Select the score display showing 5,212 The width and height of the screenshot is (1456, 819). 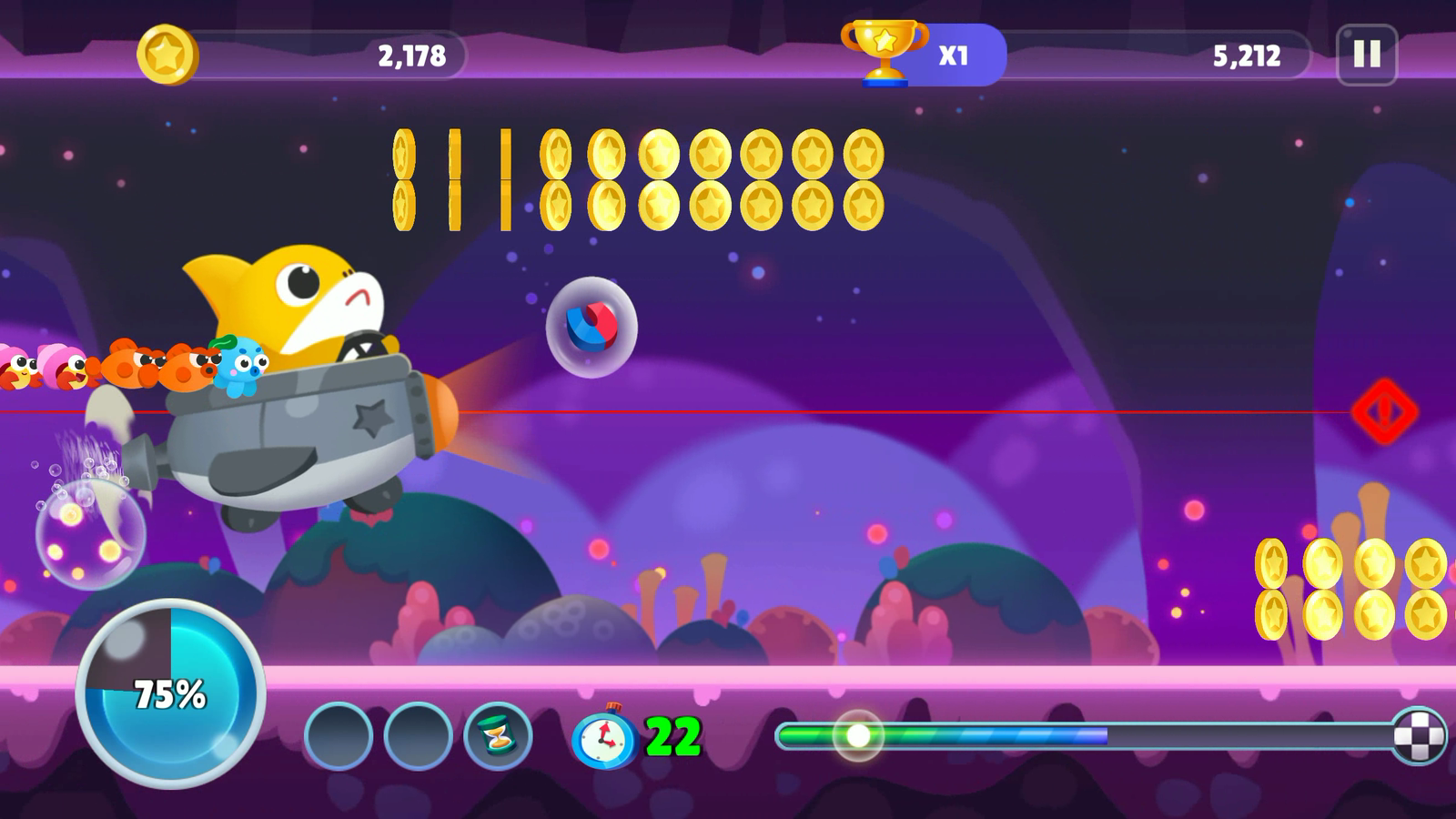[1247, 55]
